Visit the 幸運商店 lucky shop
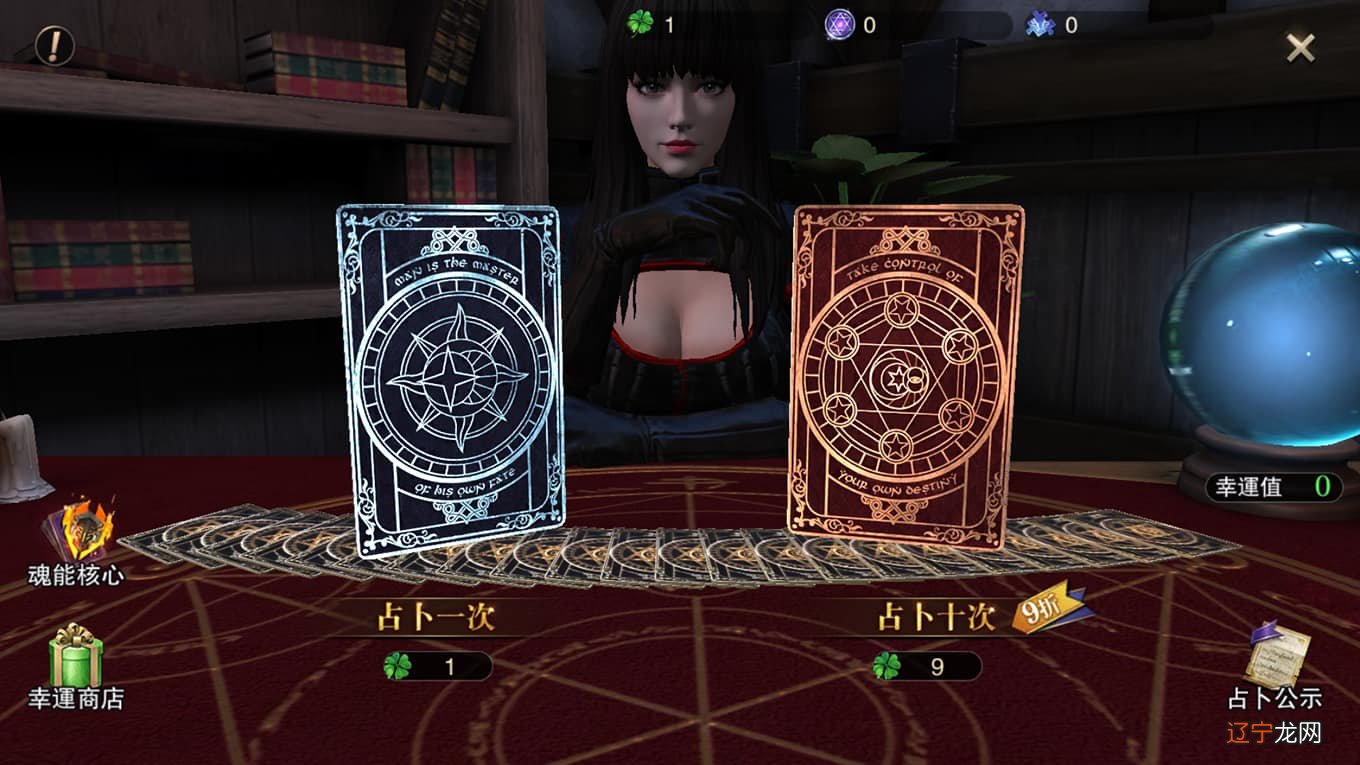The height and width of the screenshot is (765, 1360). [x=76, y=665]
